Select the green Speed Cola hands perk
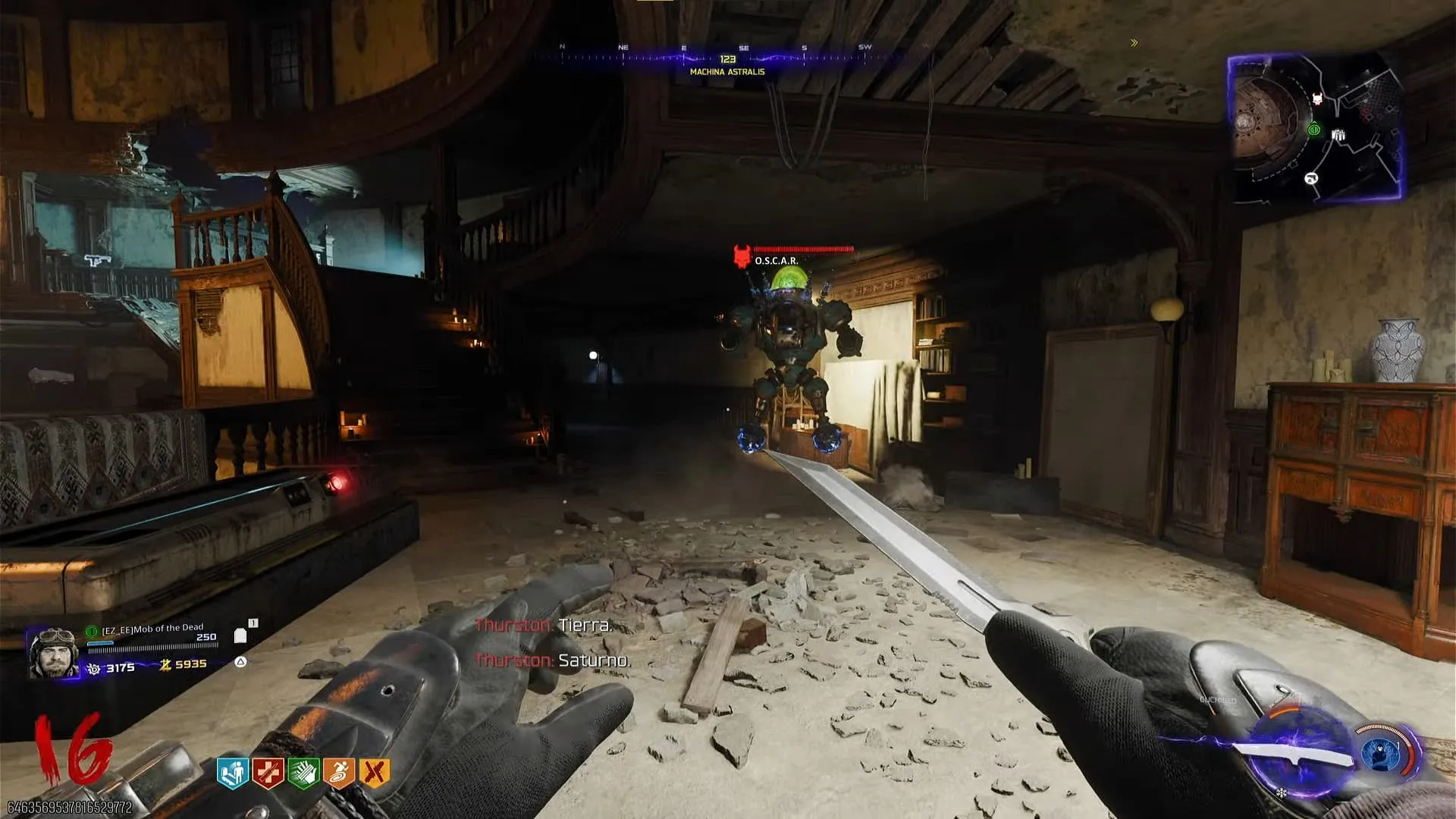This screenshot has height=819, width=1456. (x=303, y=773)
